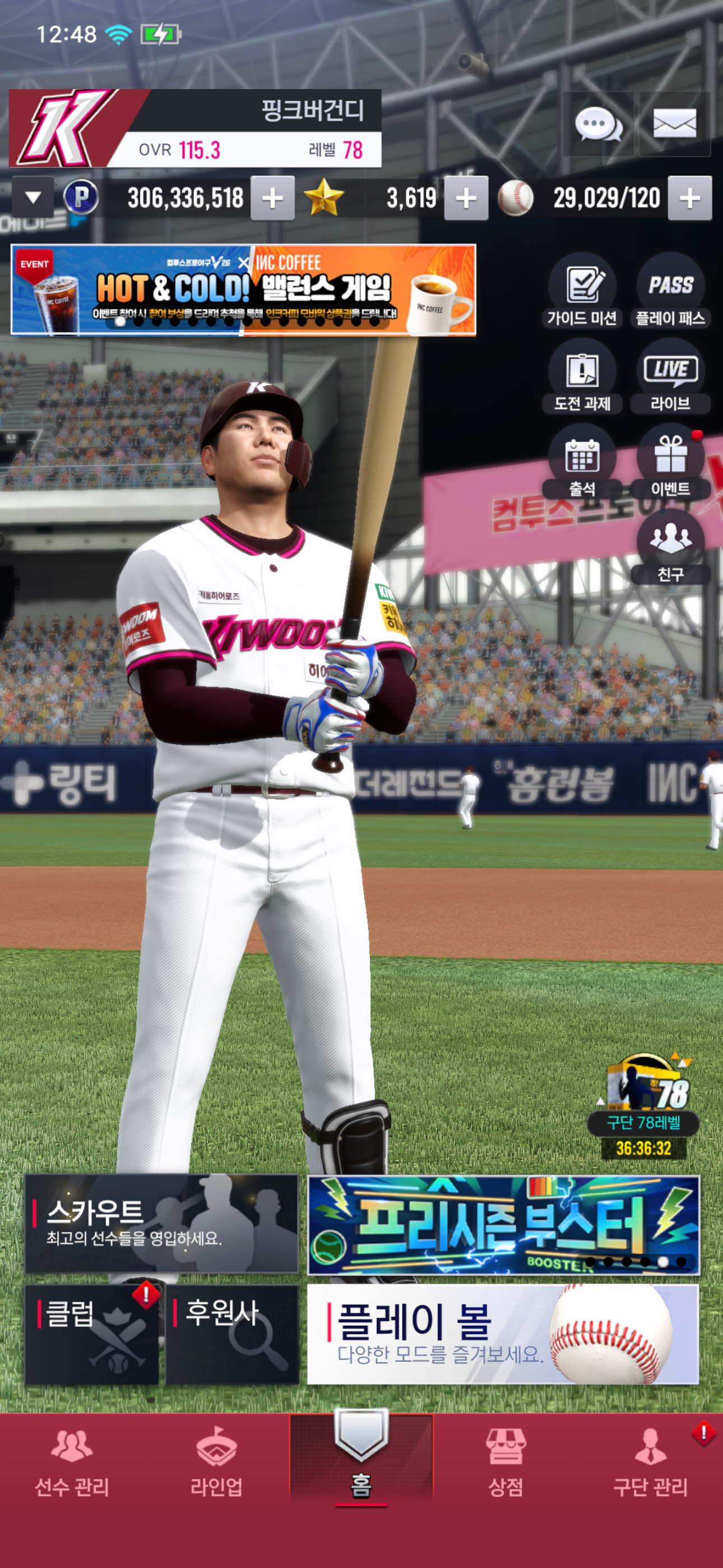Screen dimensions: 723x1568
Task: Switch to the 선수 관리 tab
Action: click(72, 1463)
